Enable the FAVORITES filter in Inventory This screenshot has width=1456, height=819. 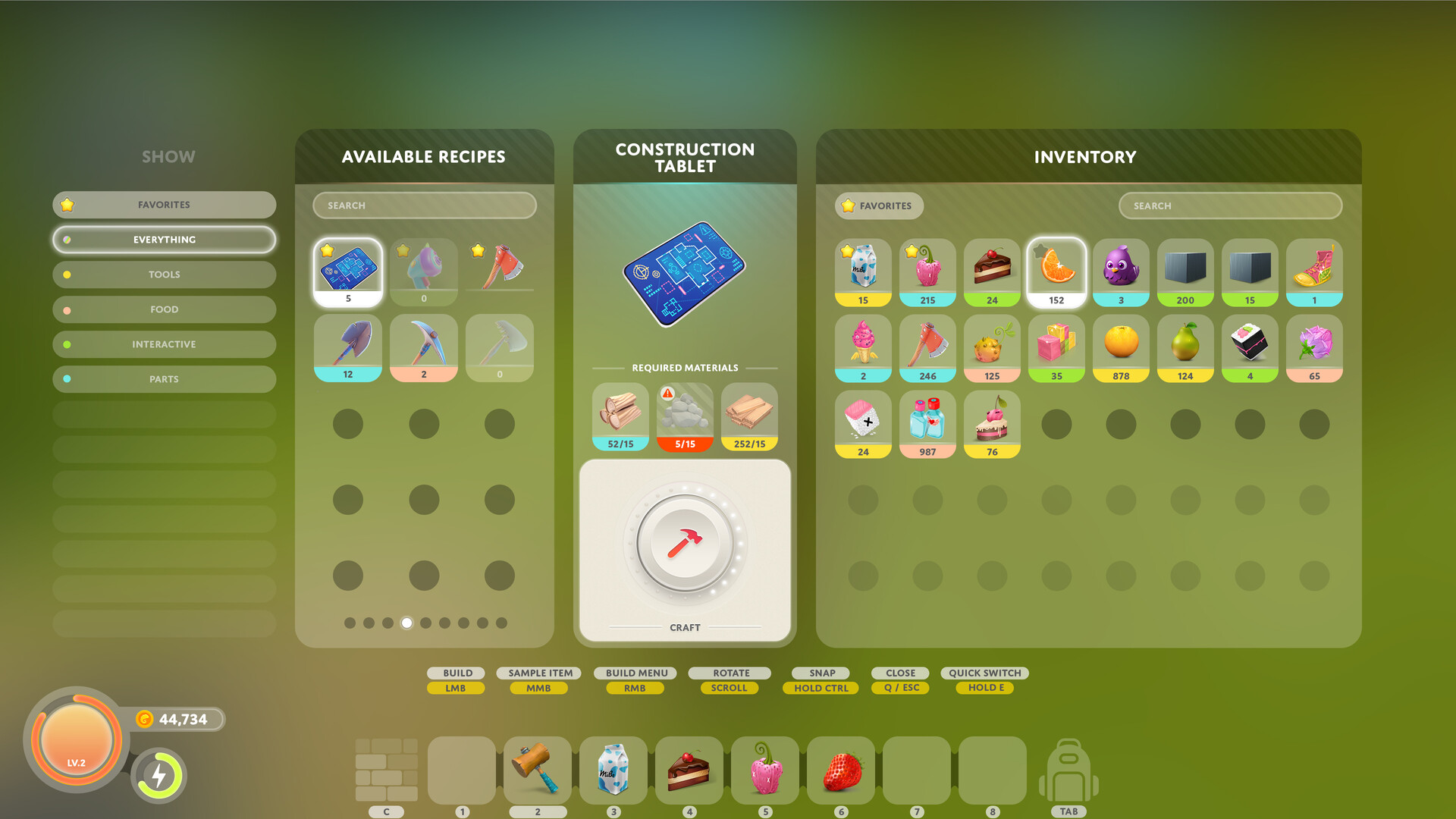(x=878, y=206)
